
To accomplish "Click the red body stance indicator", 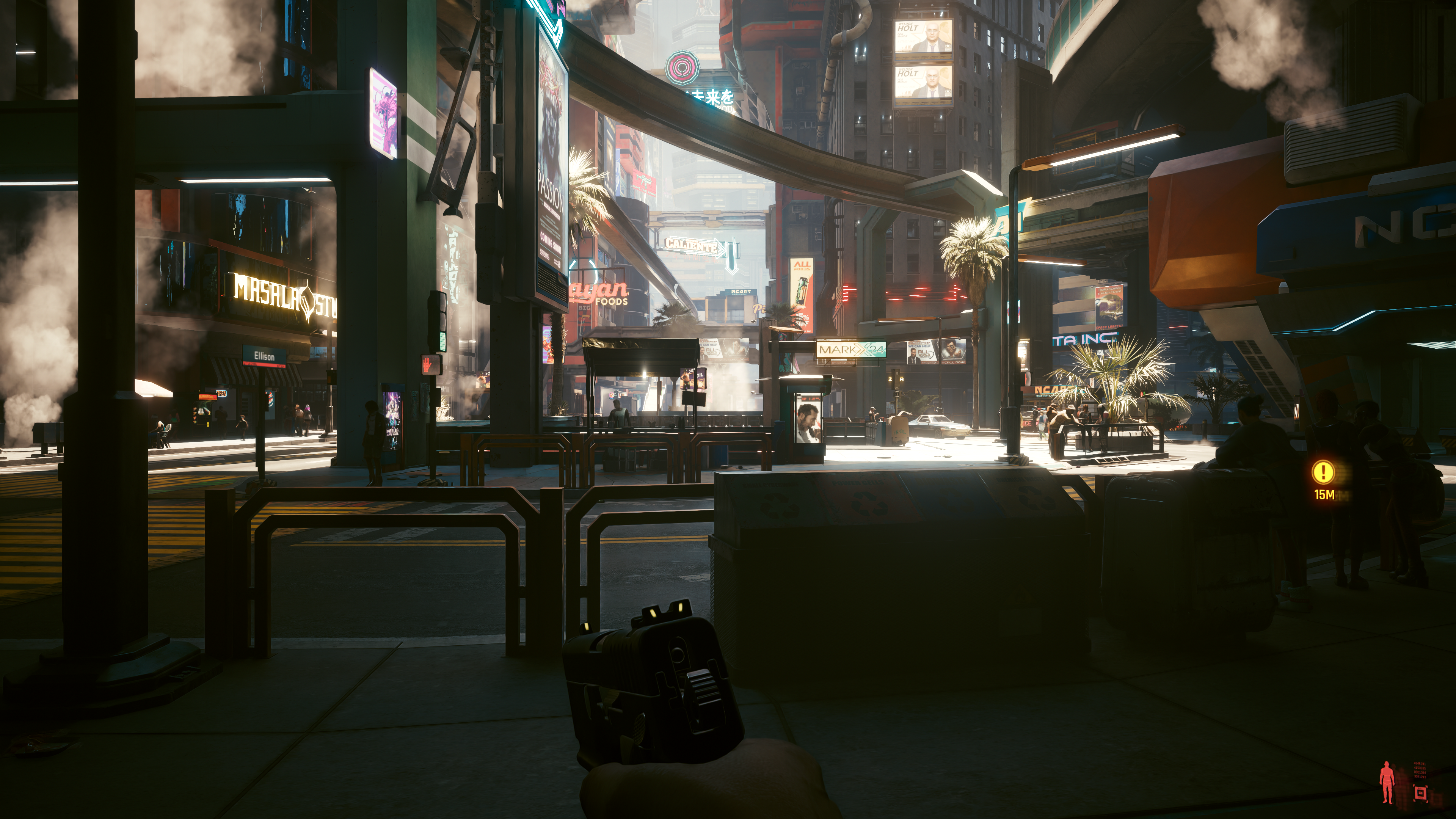I will pos(1387,782).
